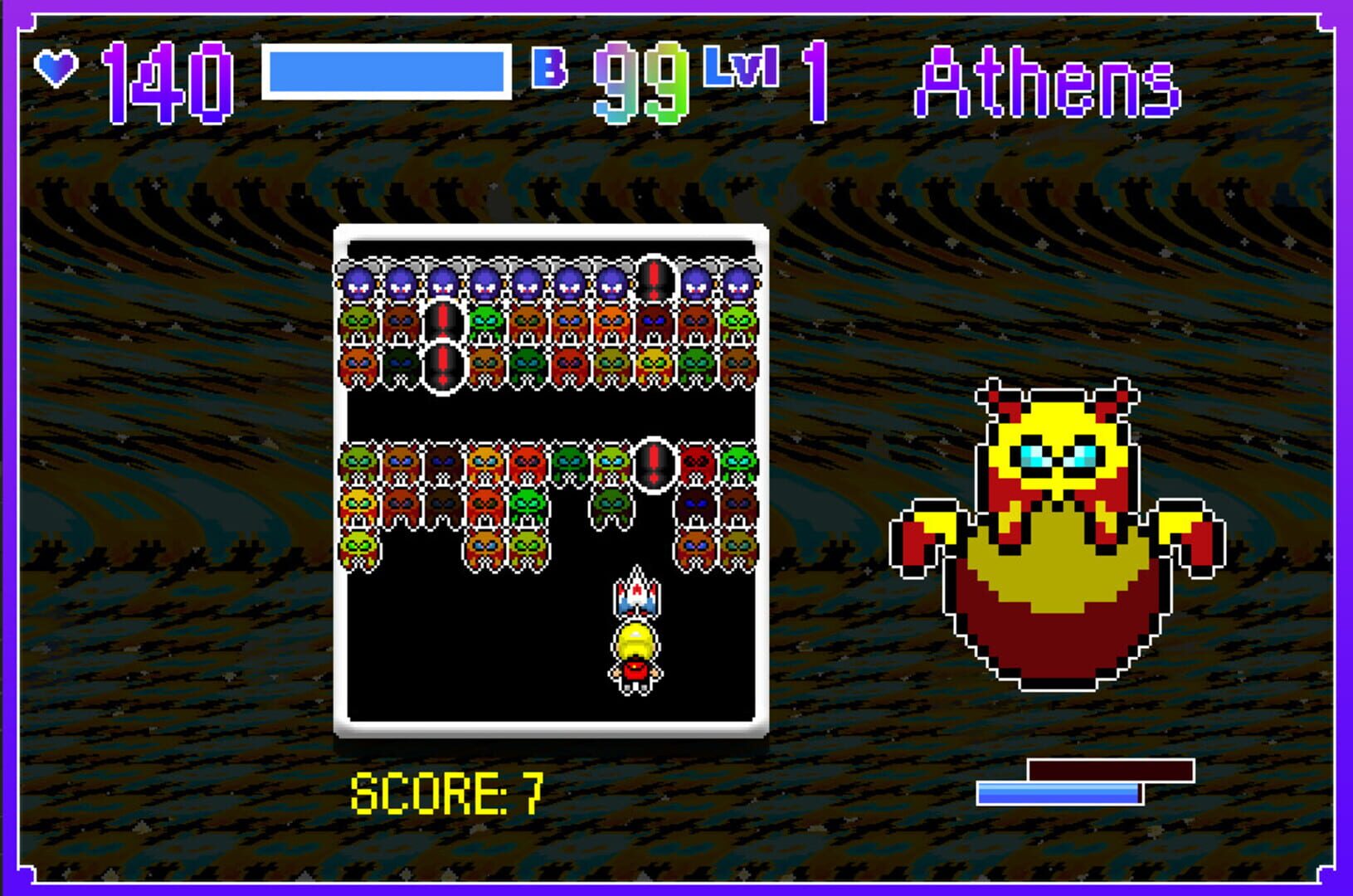
Task: Click the lone red exclamation enemy in lower block
Action: click(x=655, y=465)
